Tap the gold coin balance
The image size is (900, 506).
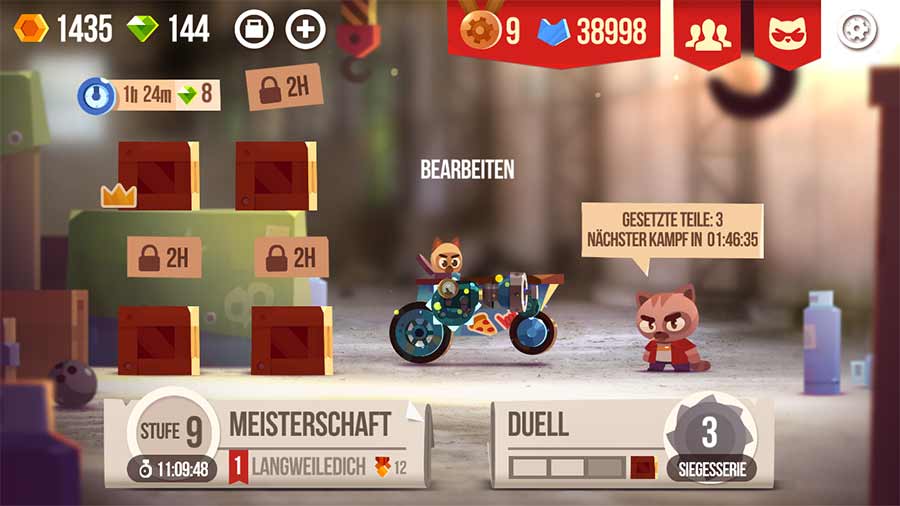pyautogui.click(x=63, y=29)
